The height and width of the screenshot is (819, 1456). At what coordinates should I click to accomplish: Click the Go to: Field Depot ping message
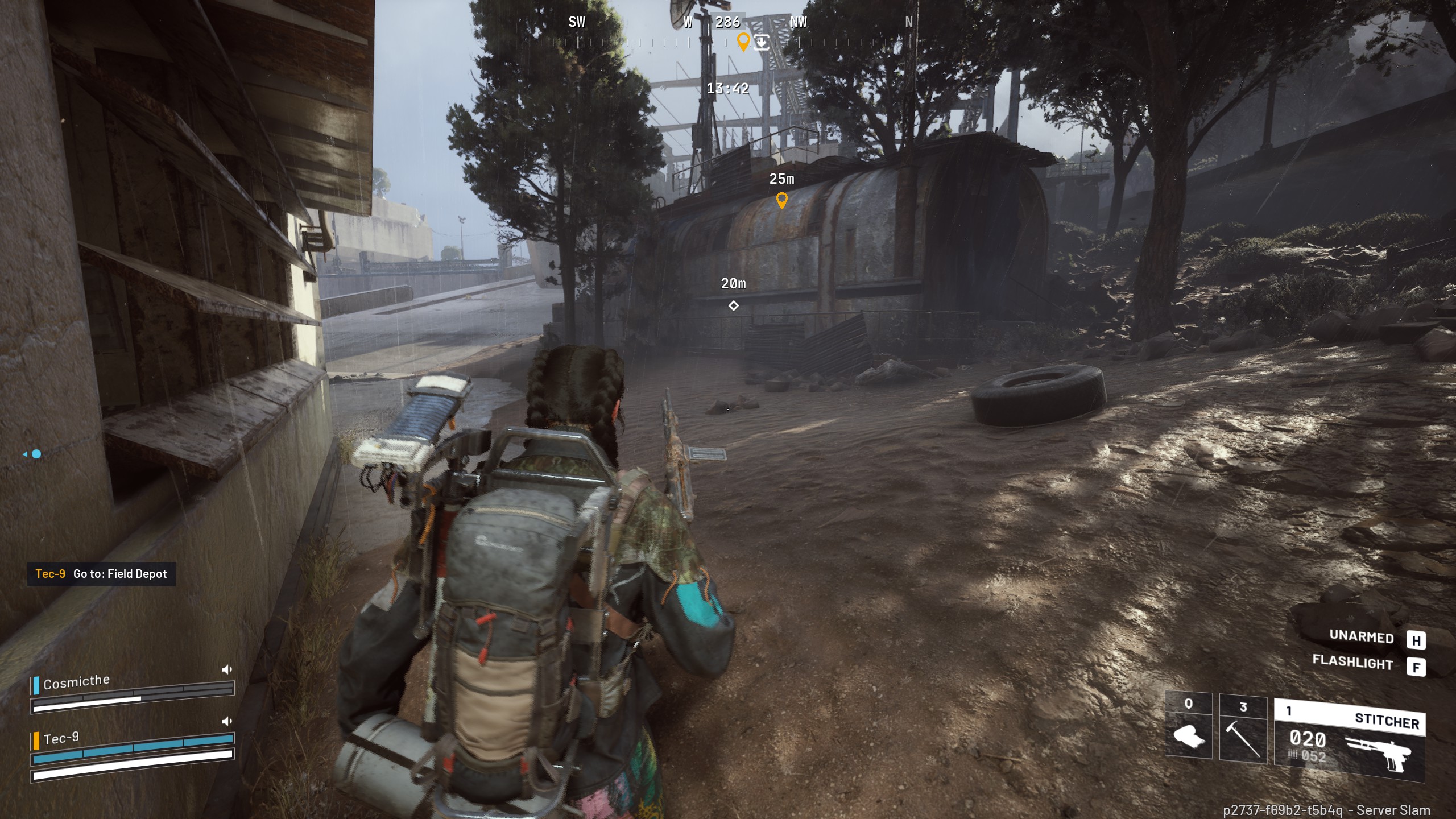pos(101,574)
